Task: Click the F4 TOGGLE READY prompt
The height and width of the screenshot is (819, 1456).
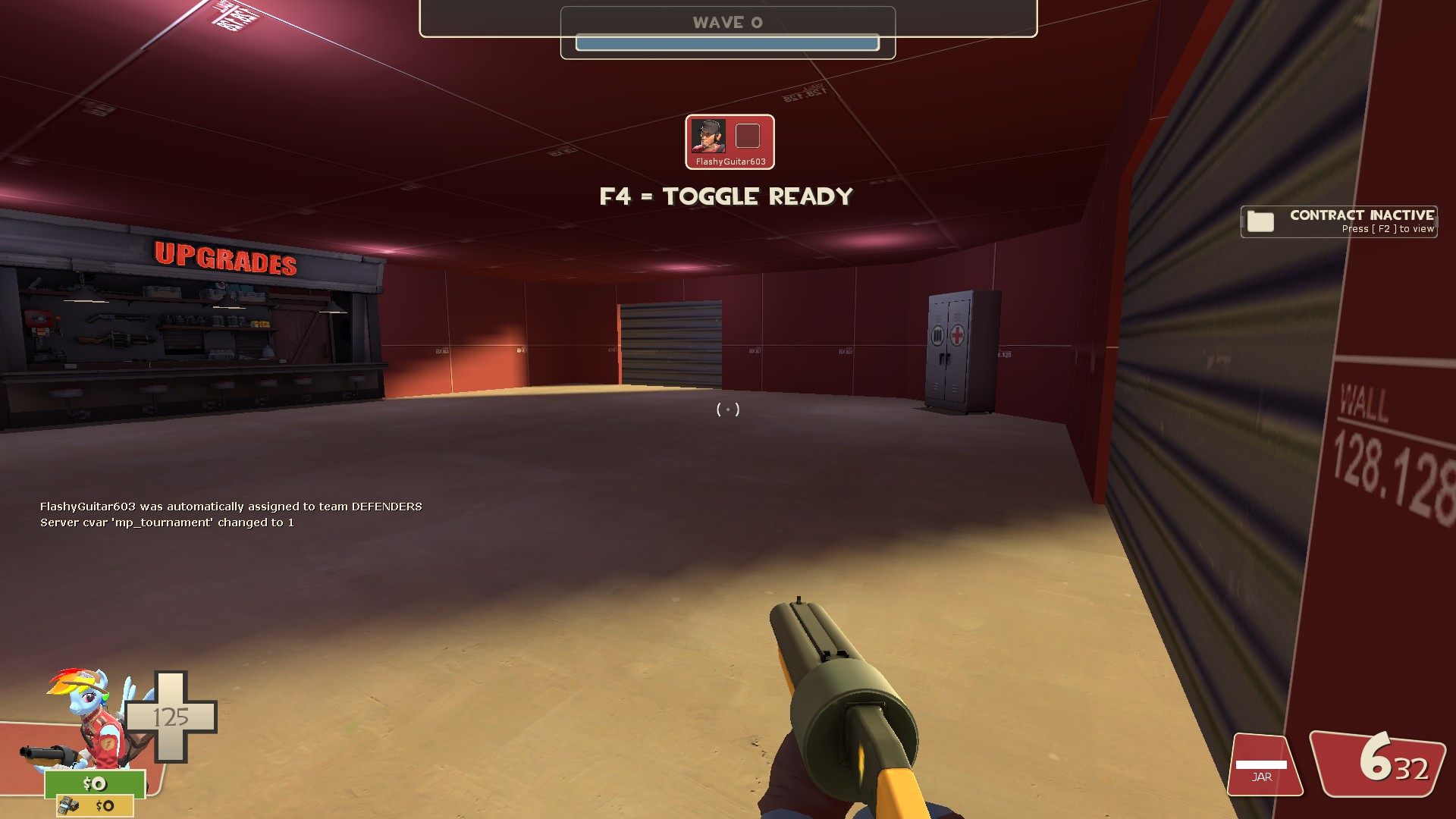Action: pos(726,196)
